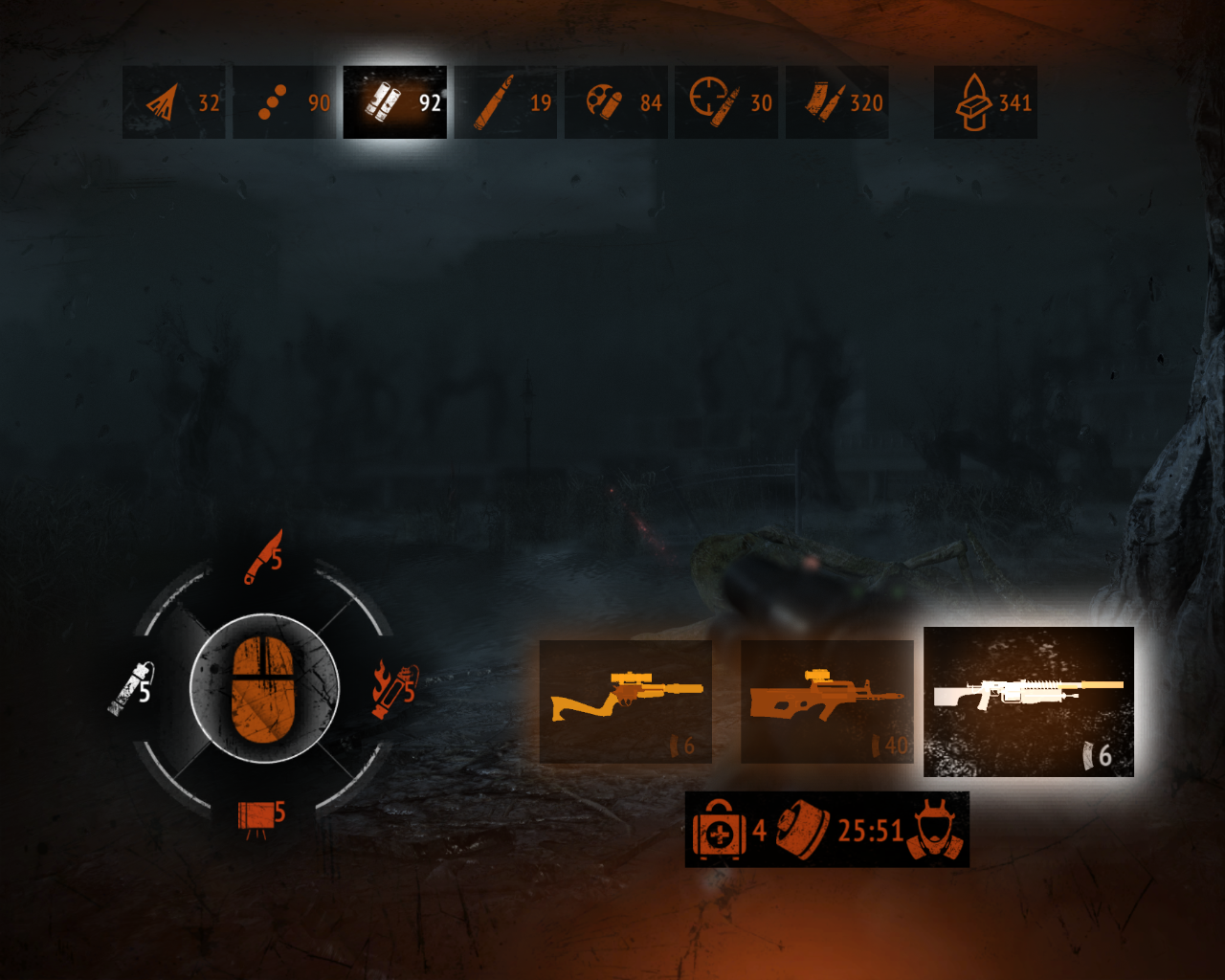Pick the assault rifle with 40 rounds
The width and height of the screenshot is (1225, 980).
(x=826, y=699)
